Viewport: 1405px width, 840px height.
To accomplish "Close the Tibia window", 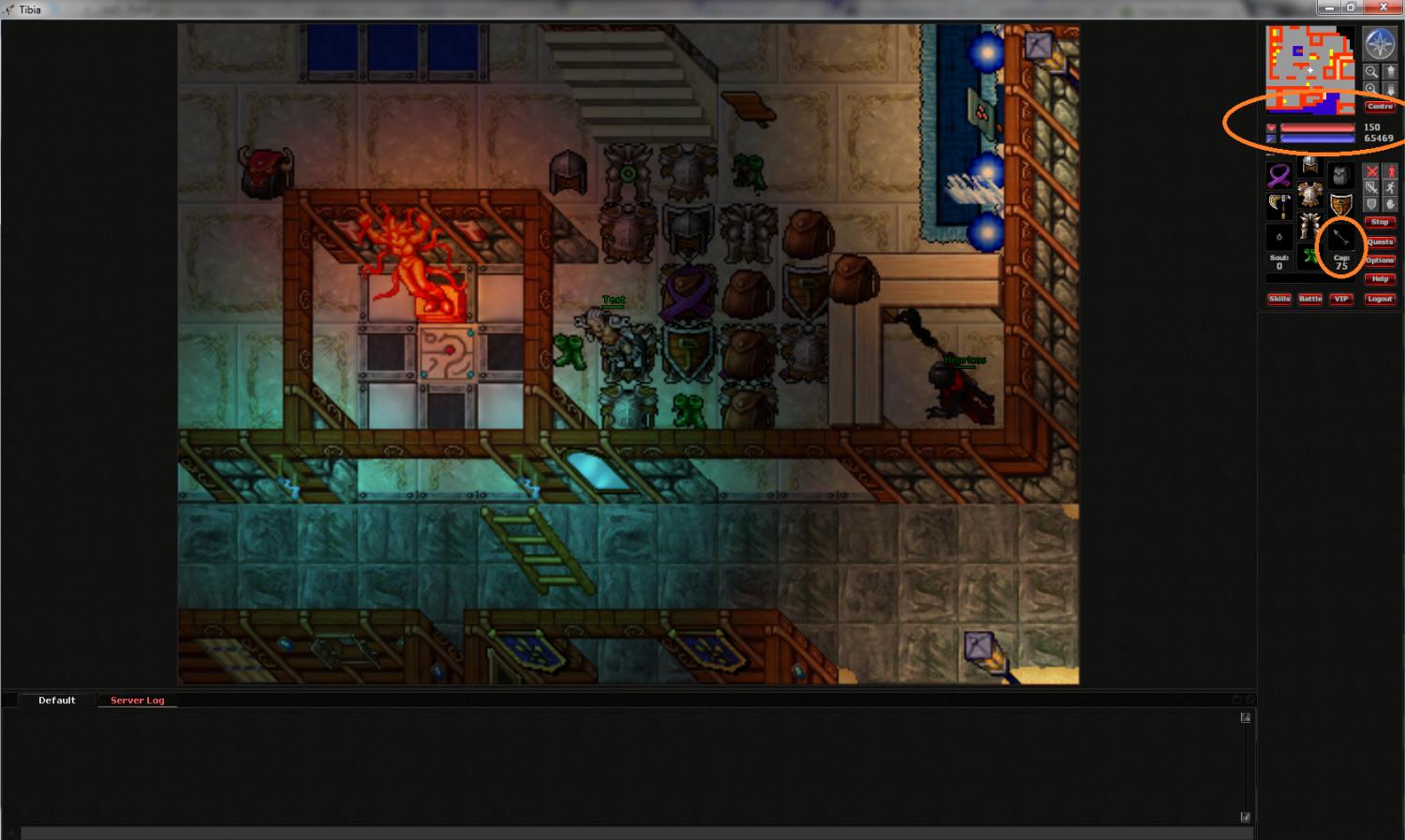I will point(1382,7).
